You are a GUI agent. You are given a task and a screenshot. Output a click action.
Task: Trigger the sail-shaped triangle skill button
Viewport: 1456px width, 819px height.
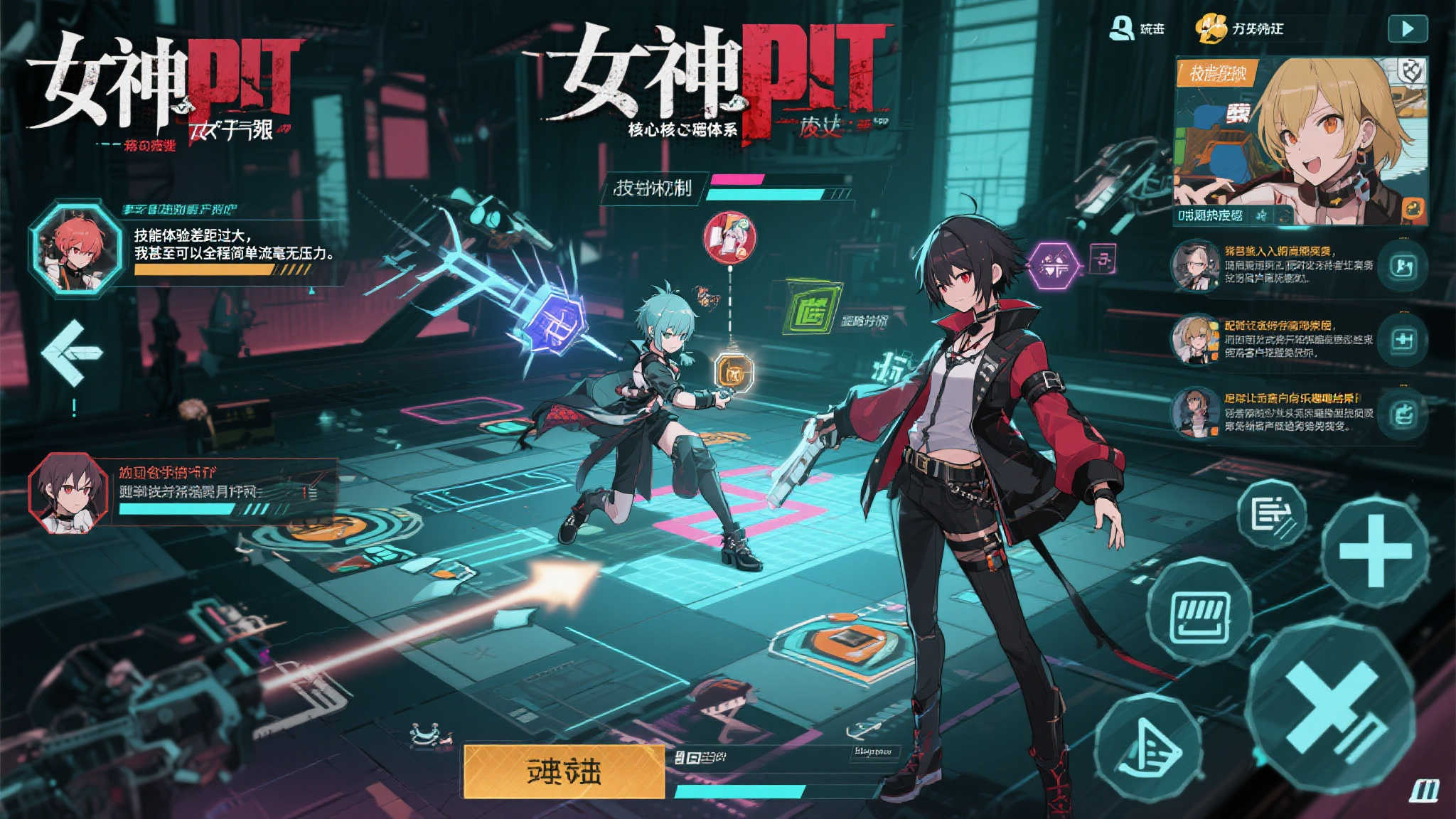(x=1147, y=747)
